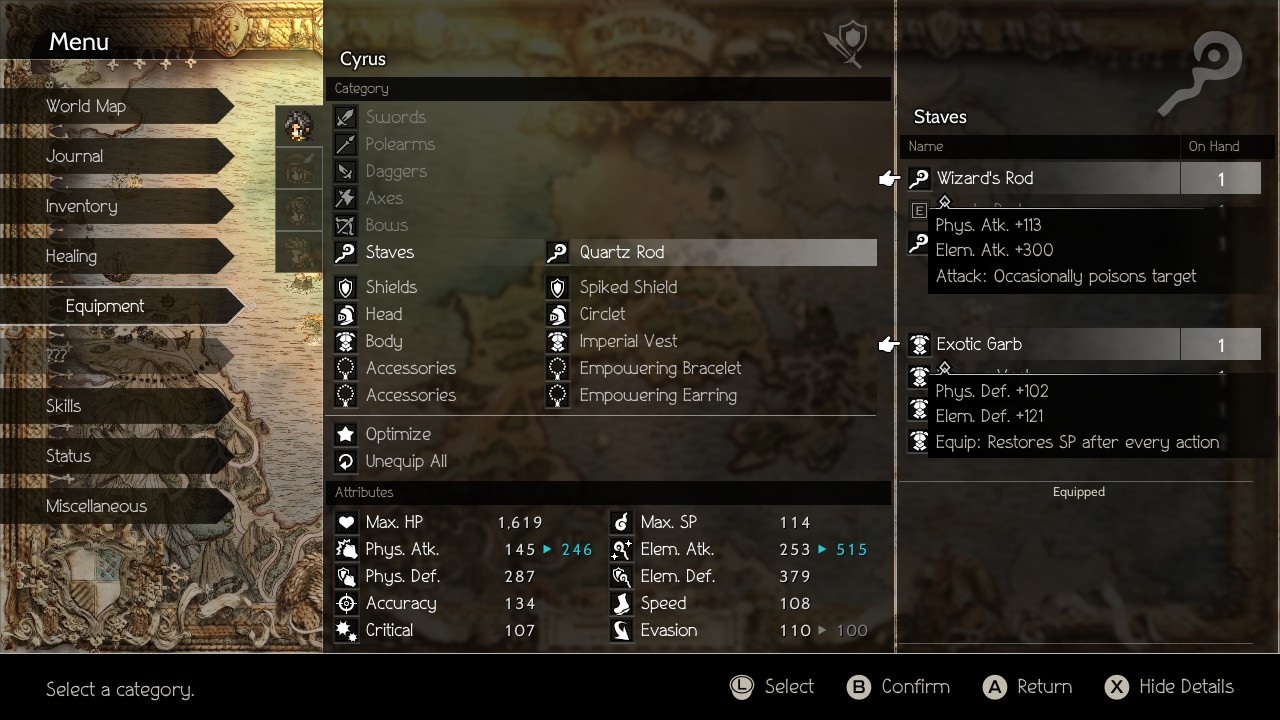The image size is (1280, 720).
Task: Click Optimize to auto-equip gear
Action: point(397,434)
